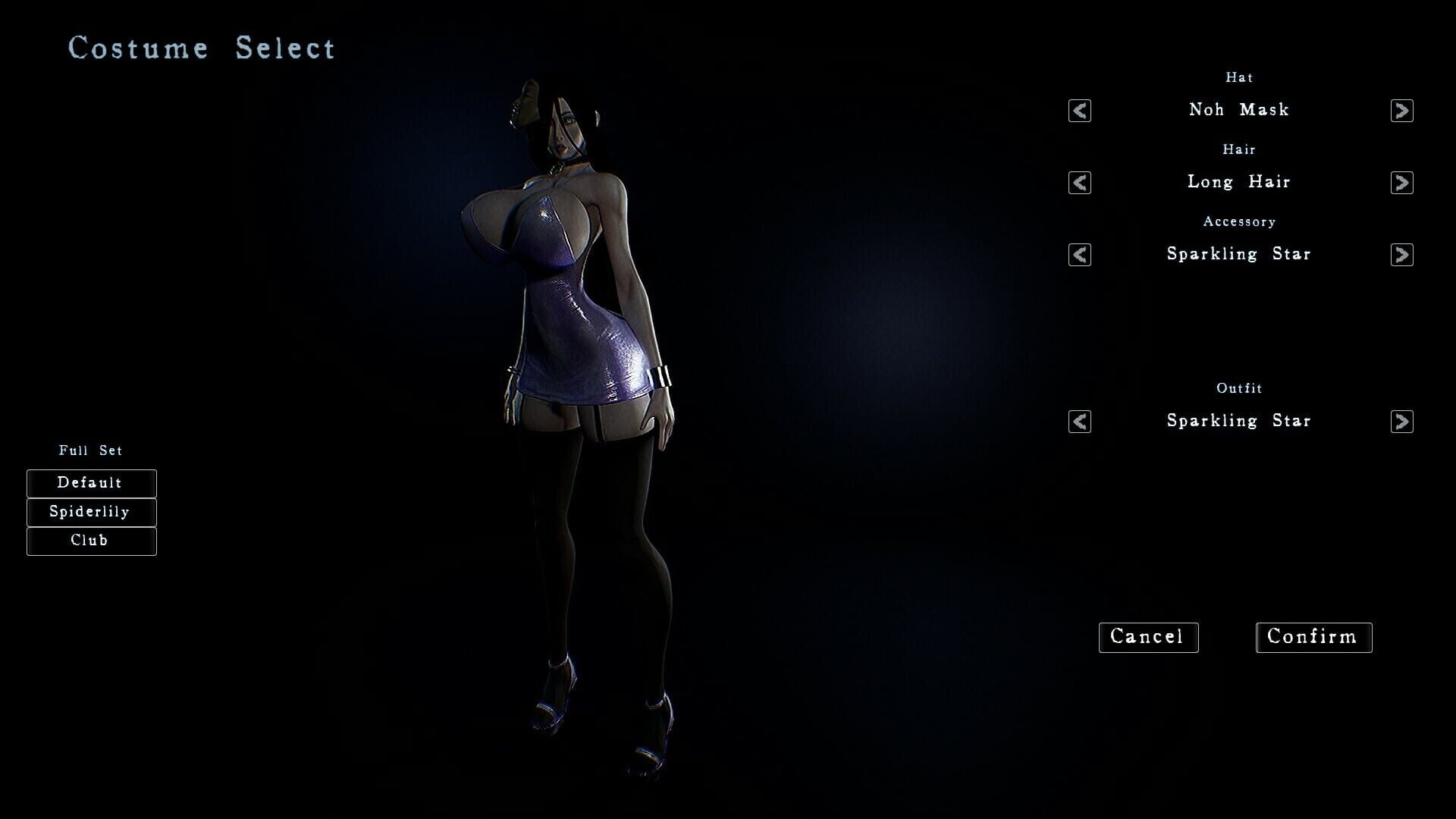The height and width of the screenshot is (819, 1456).
Task: Click the right arrow beside Noh Mask
Action: click(1403, 111)
